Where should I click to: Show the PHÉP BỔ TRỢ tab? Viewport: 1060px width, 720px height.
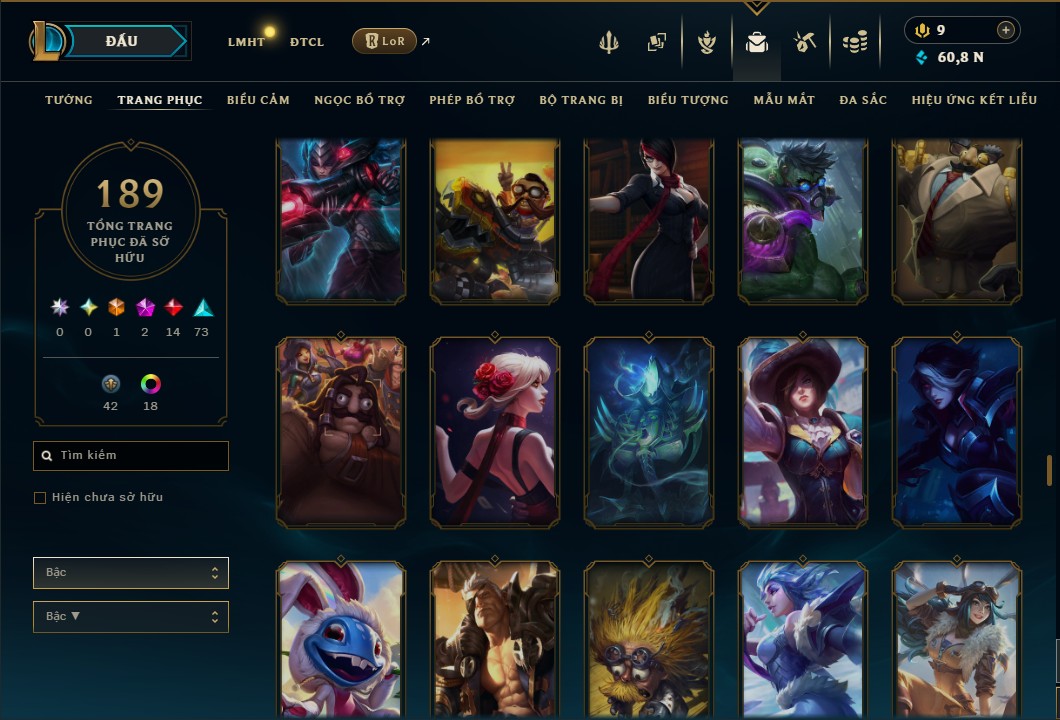click(472, 100)
